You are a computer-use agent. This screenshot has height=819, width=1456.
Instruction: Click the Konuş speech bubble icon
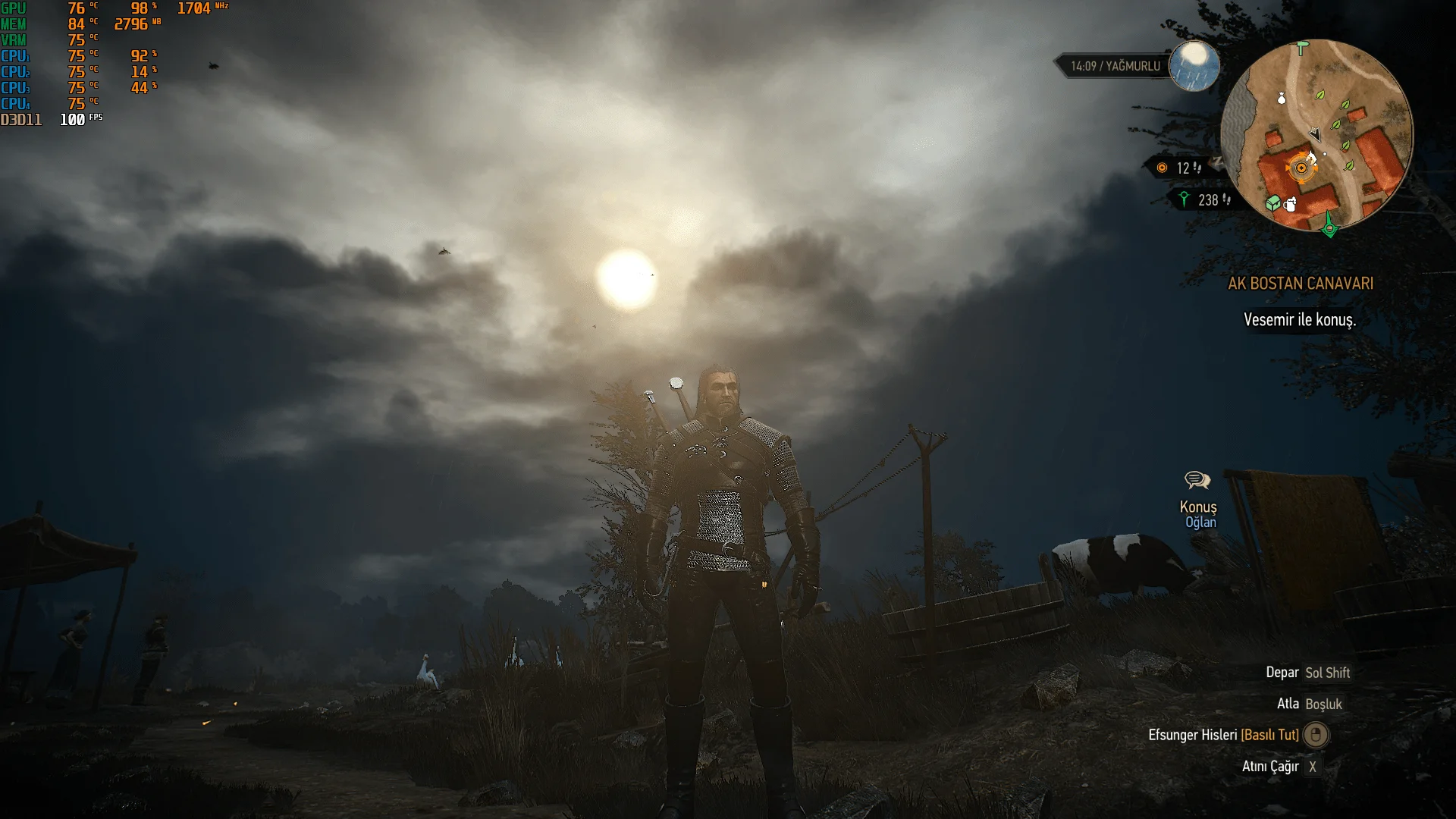coord(1197,480)
